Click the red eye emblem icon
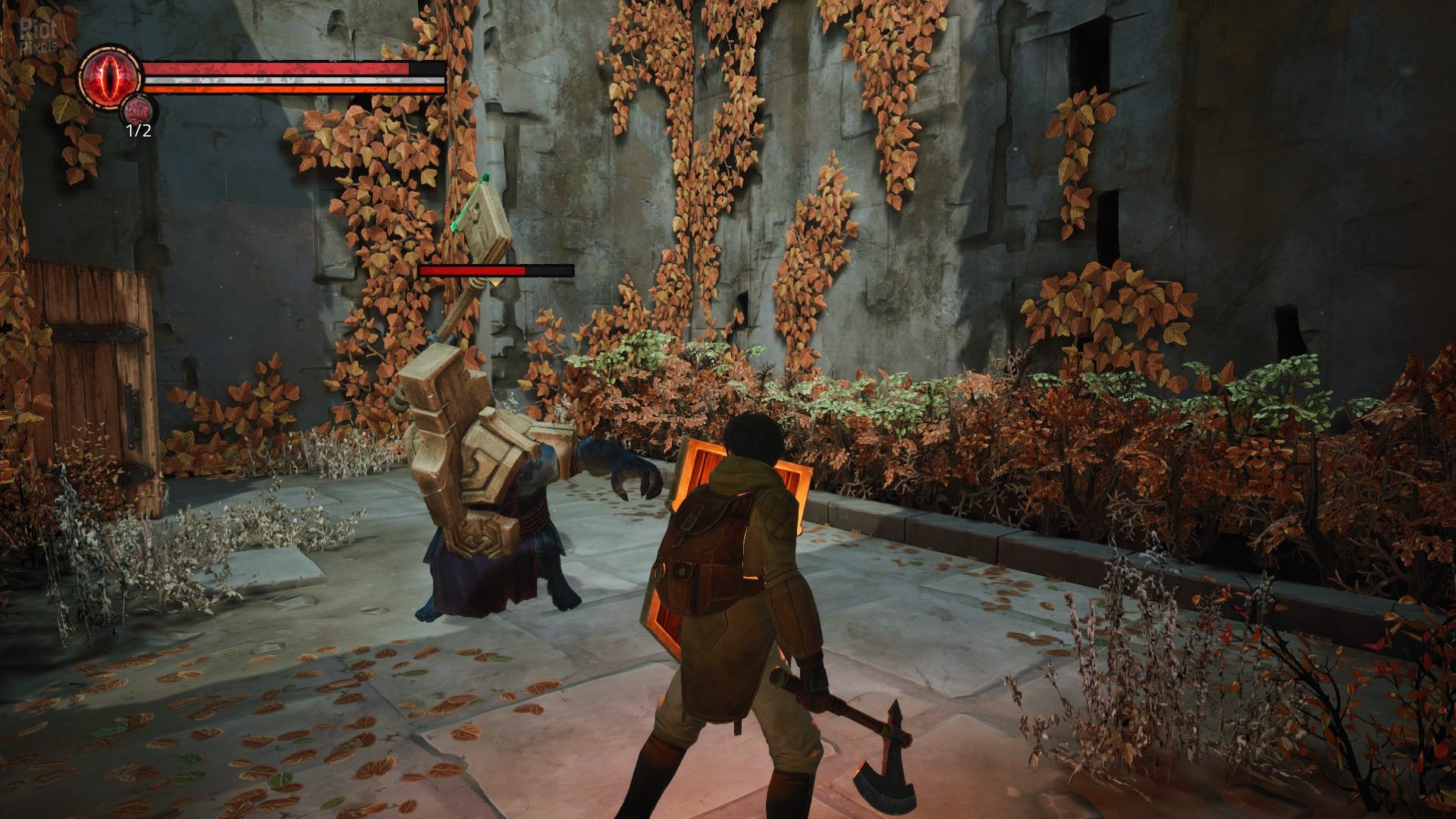The width and height of the screenshot is (1456, 819). point(108,75)
